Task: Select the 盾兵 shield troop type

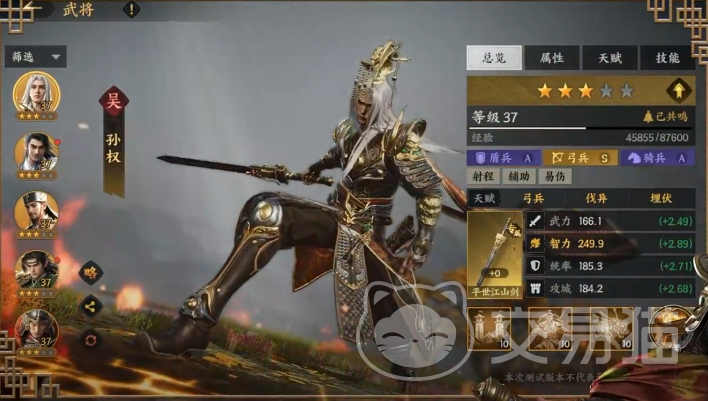Action: (506, 157)
